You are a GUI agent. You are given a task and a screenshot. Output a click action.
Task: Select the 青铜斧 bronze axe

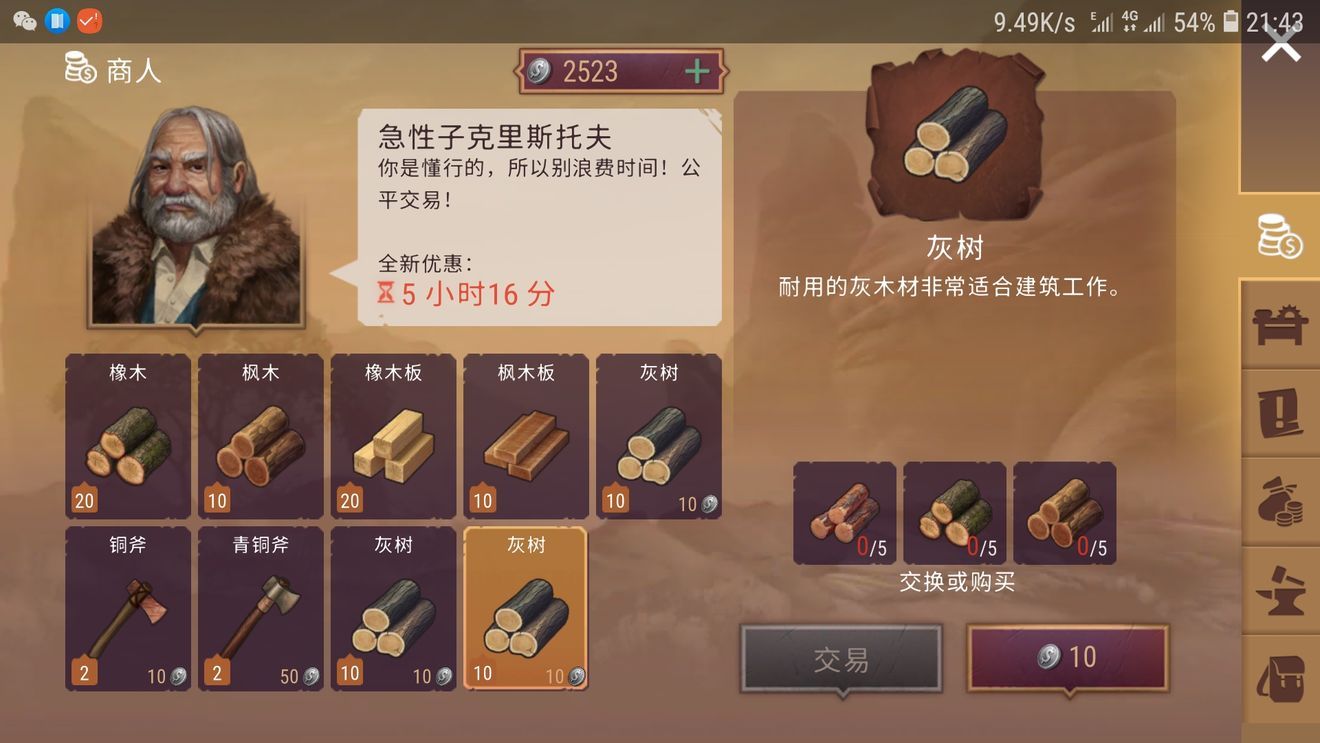260,608
